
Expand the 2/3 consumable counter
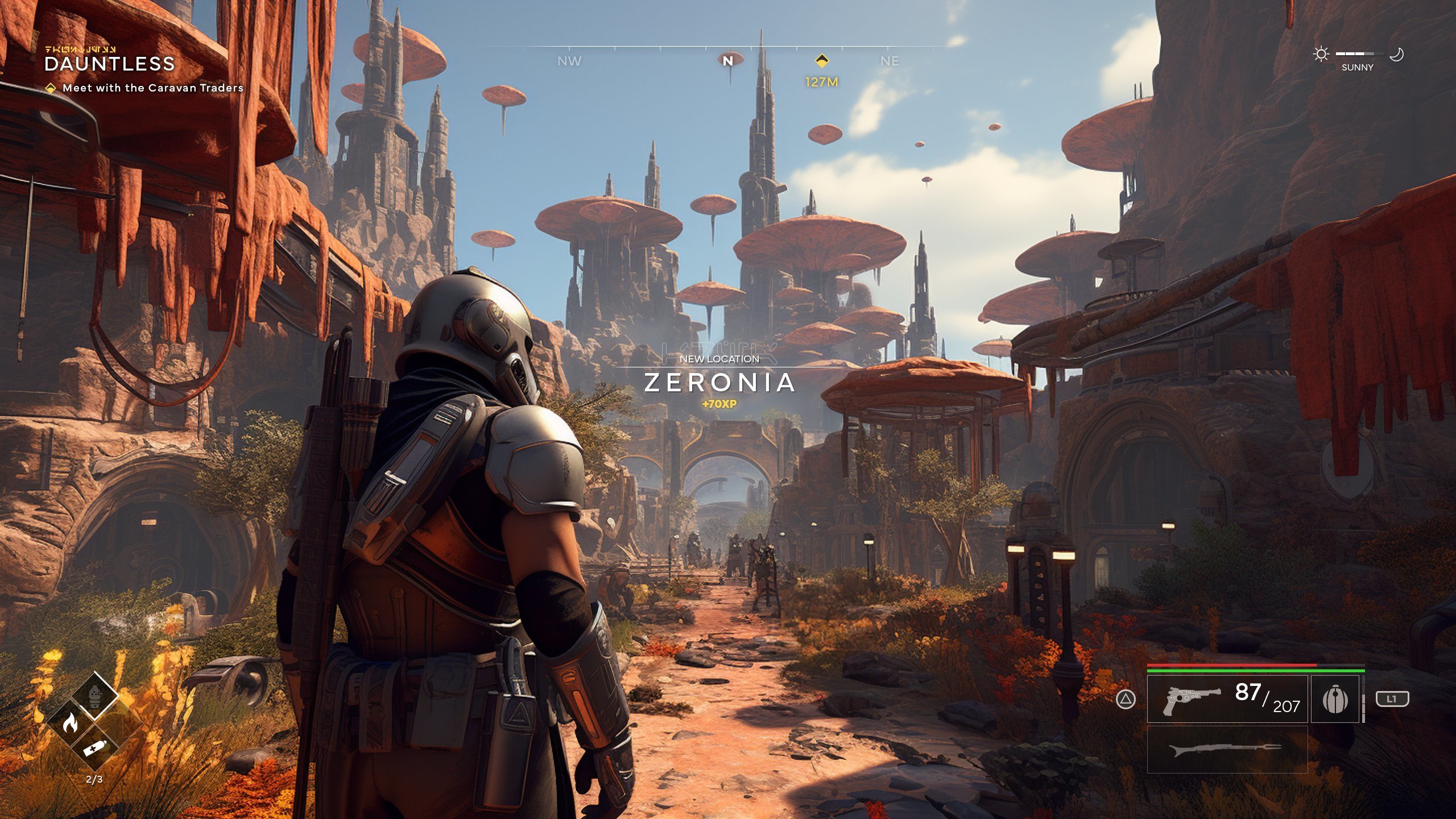pos(95,778)
